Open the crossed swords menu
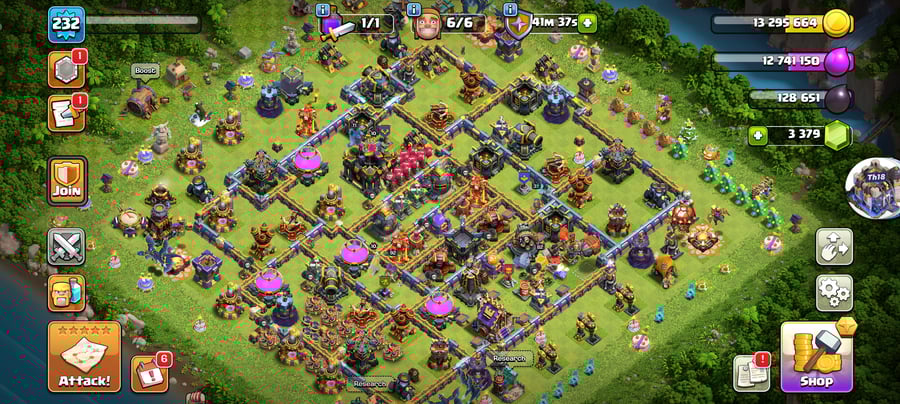This screenshot has height=404, width=900. tap(66, 247)
